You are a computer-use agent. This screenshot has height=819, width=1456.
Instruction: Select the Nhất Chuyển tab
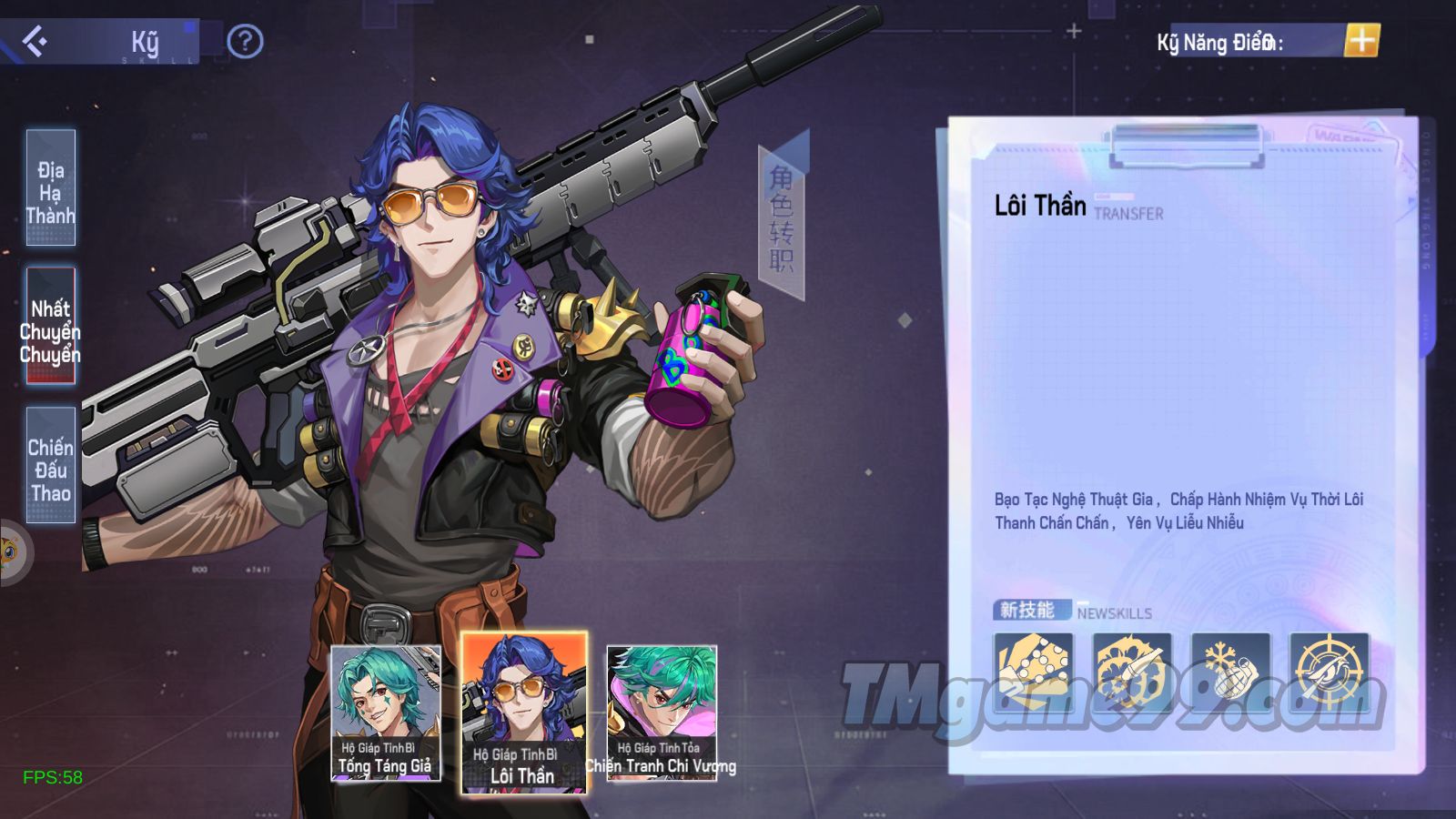[x=51, y=327]
